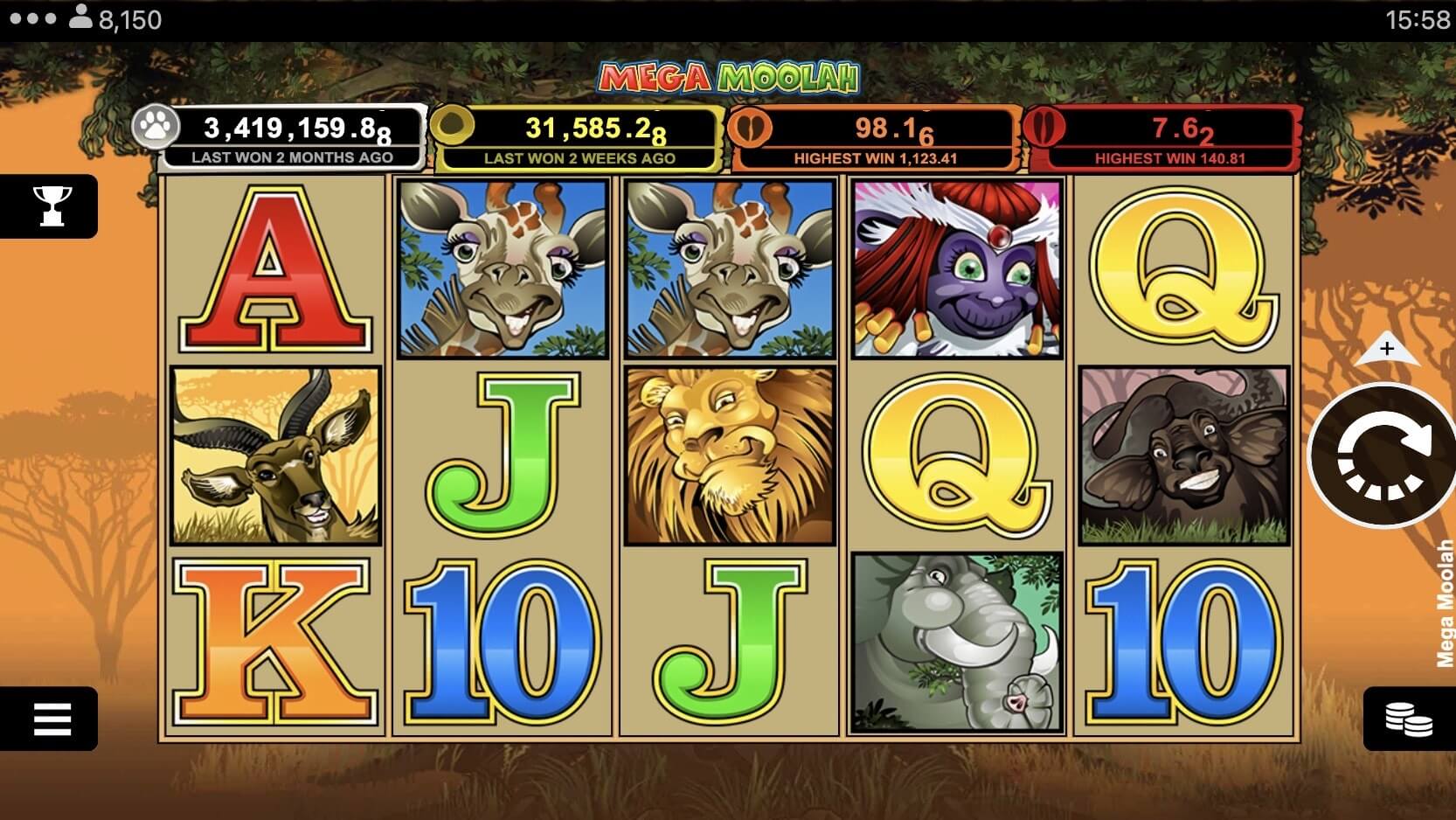Open the hamburger menu
Image resolution: width=1456 pixels, height=820 pixels.
51,719
